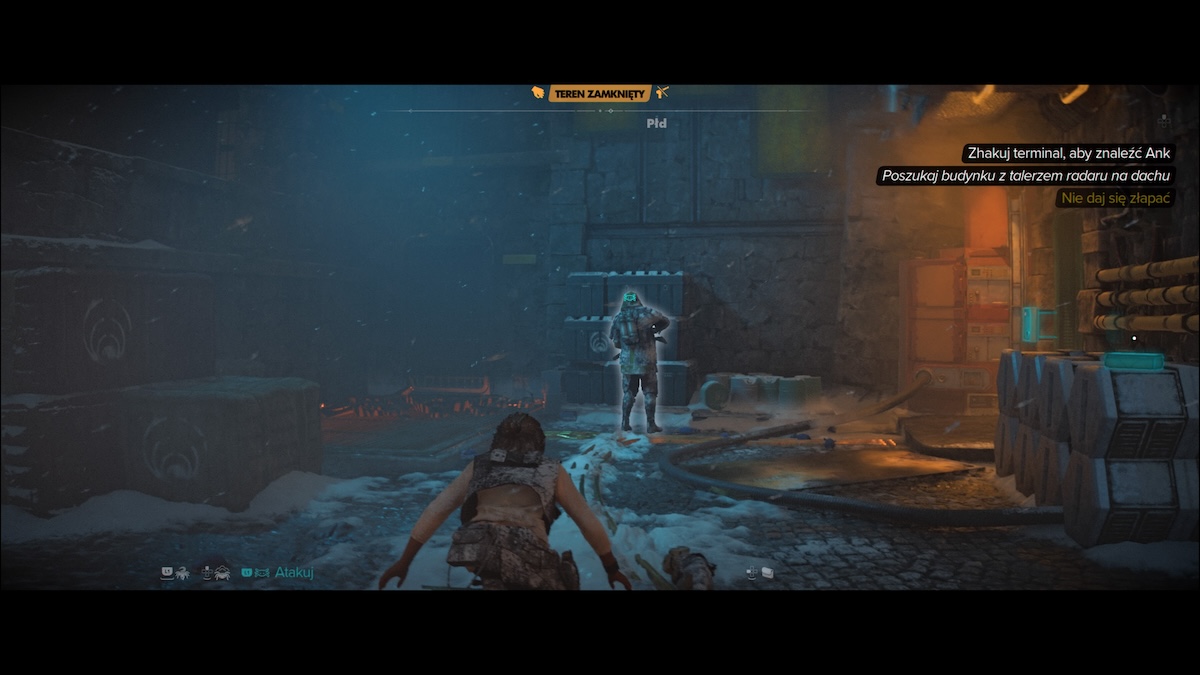Screen dimensions: 1200x675
Task: Open the 'Zhakuj terminal, aby znaleźć Ank' objective
Action: pyautogui.click(x=1067, y=154)
